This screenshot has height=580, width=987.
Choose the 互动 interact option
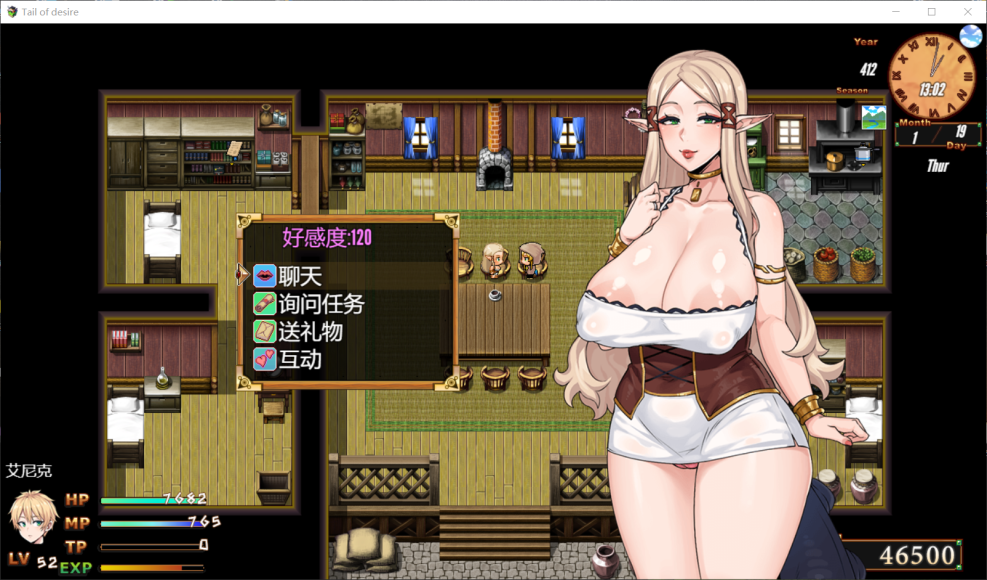[x=300, y=359]
